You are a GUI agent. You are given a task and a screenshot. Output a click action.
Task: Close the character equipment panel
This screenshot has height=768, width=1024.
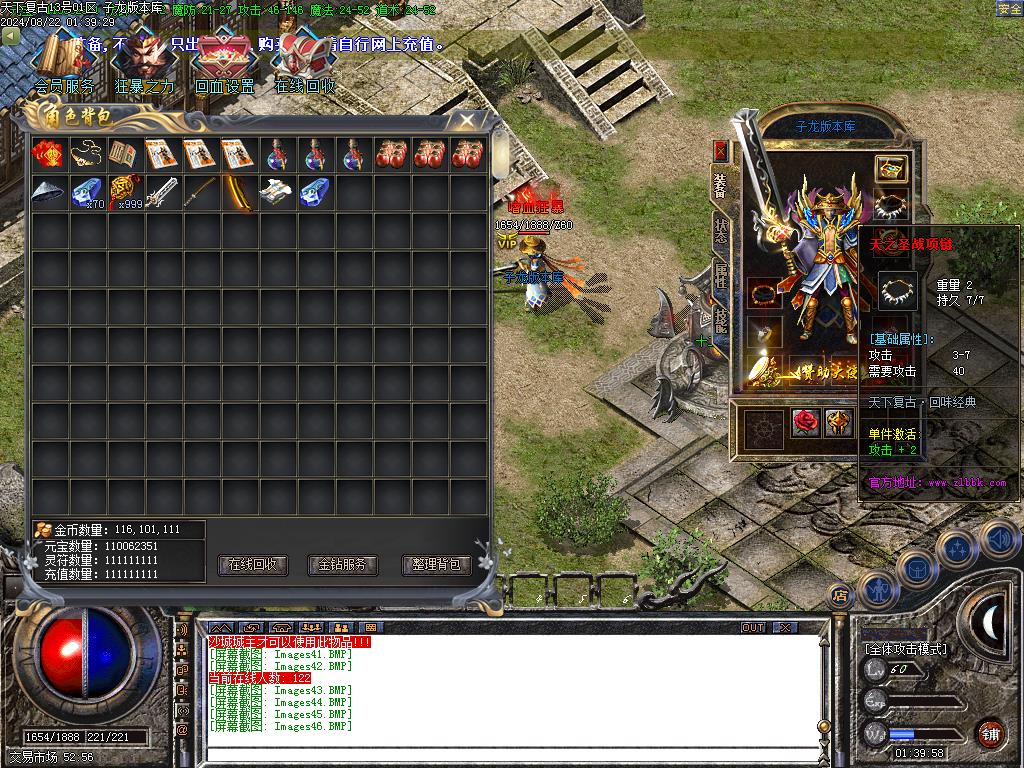720,151
